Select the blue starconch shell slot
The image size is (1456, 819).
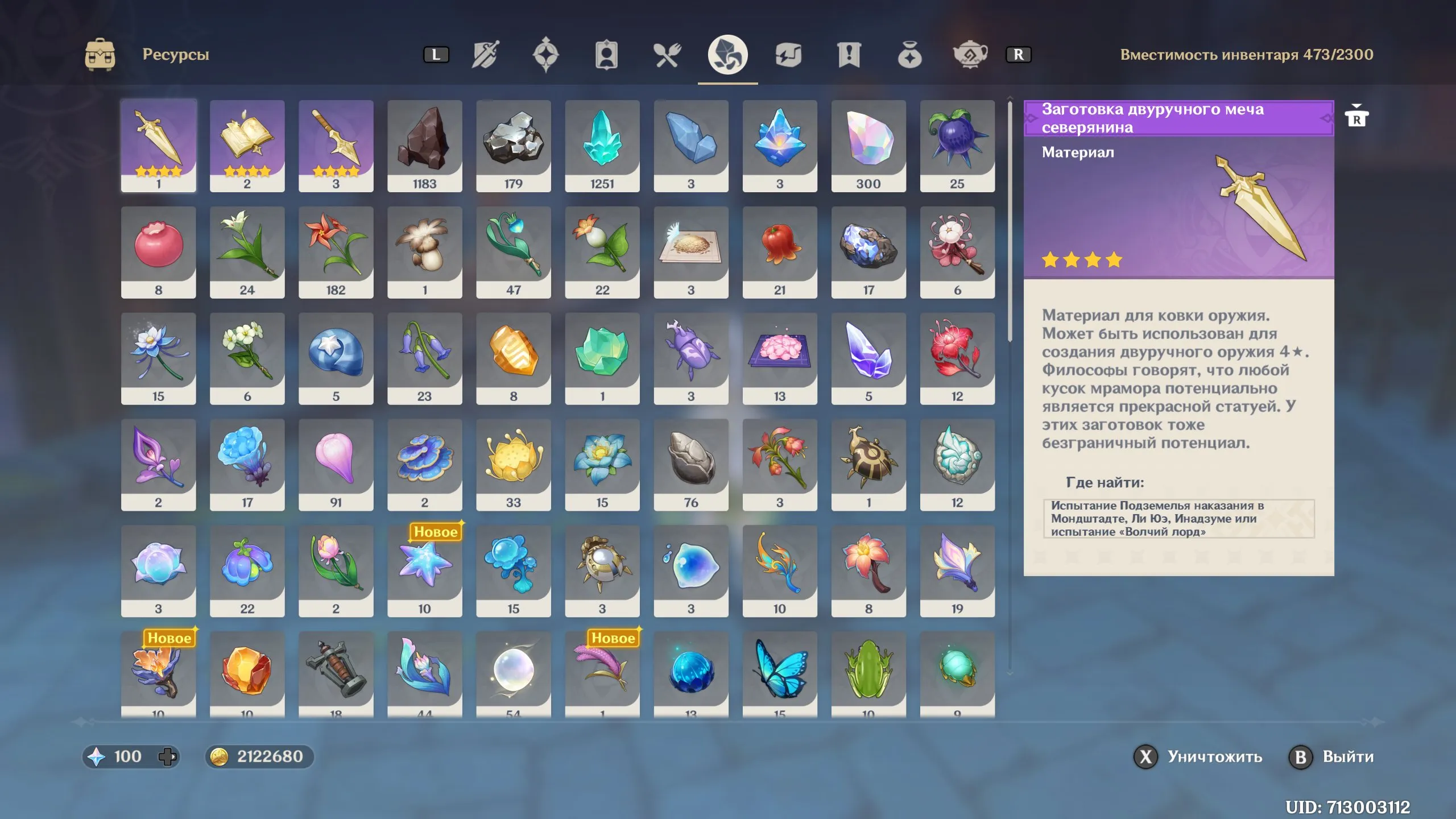point(336,358)
